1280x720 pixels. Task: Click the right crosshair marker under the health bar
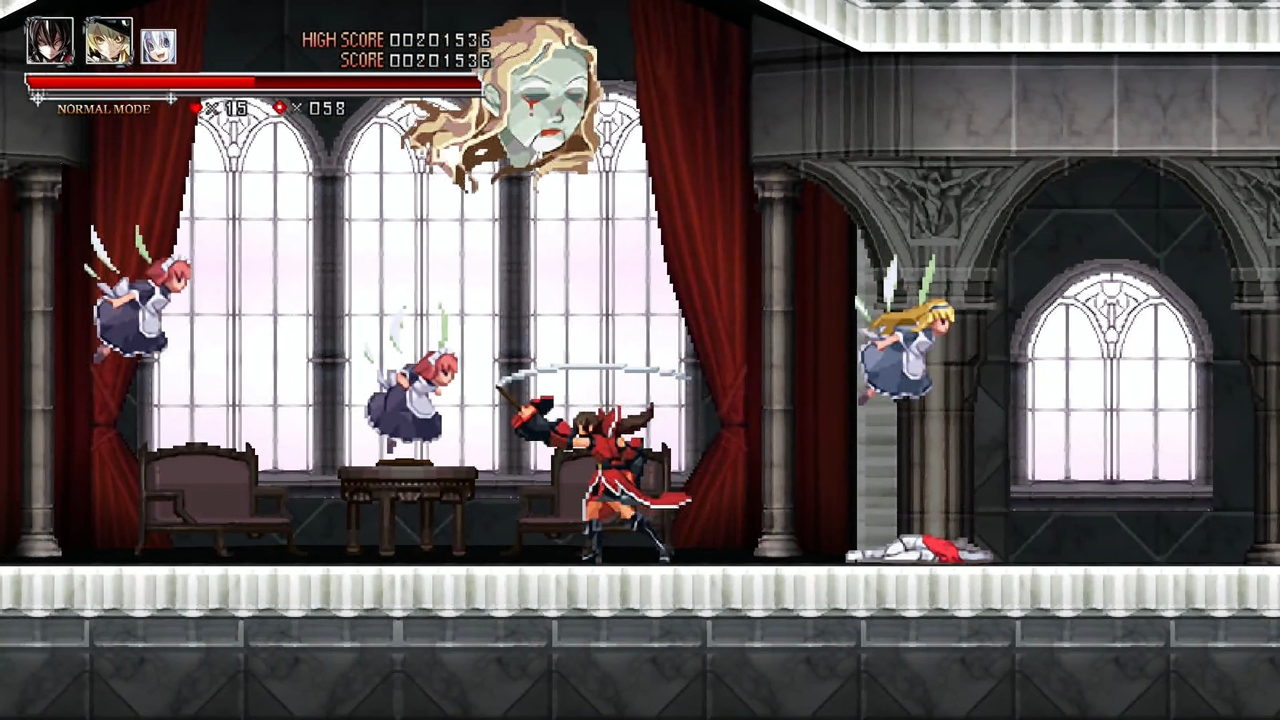click(172, 98)
